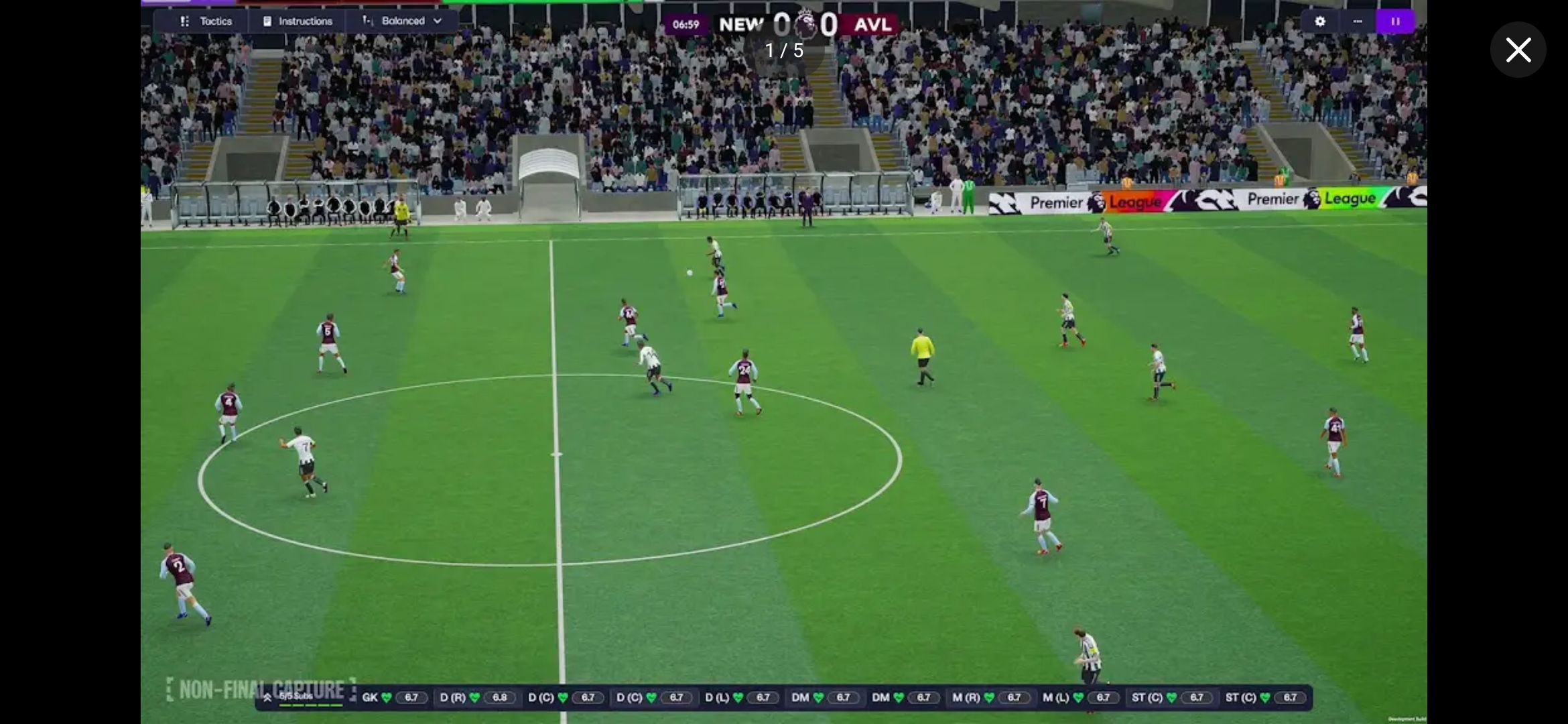Screen dimensions: 1568x724
Task: Open the Tactics panel
Action: pyautogui.click(x=206, y=21)
